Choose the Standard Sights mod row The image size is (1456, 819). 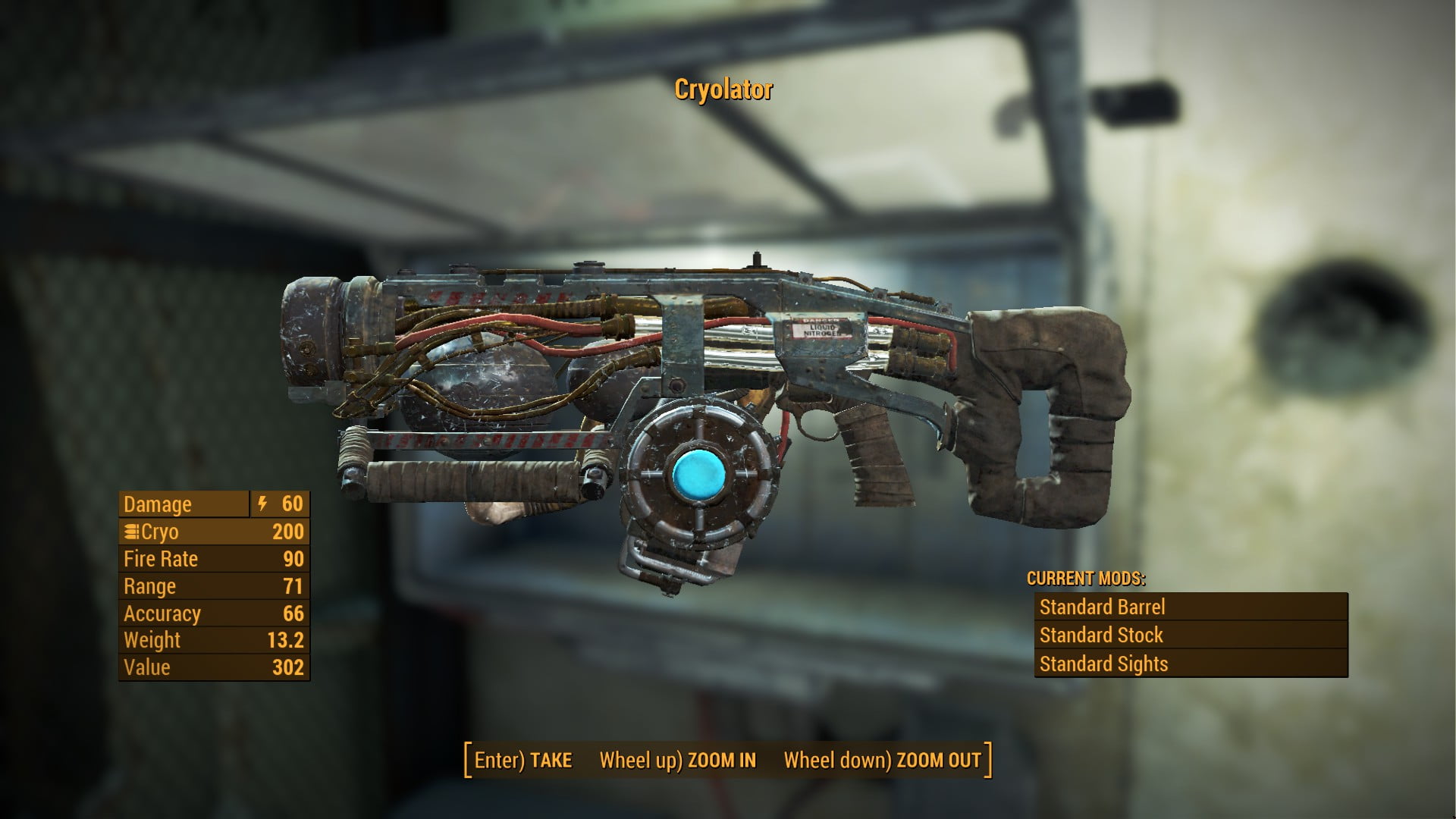1191,664
